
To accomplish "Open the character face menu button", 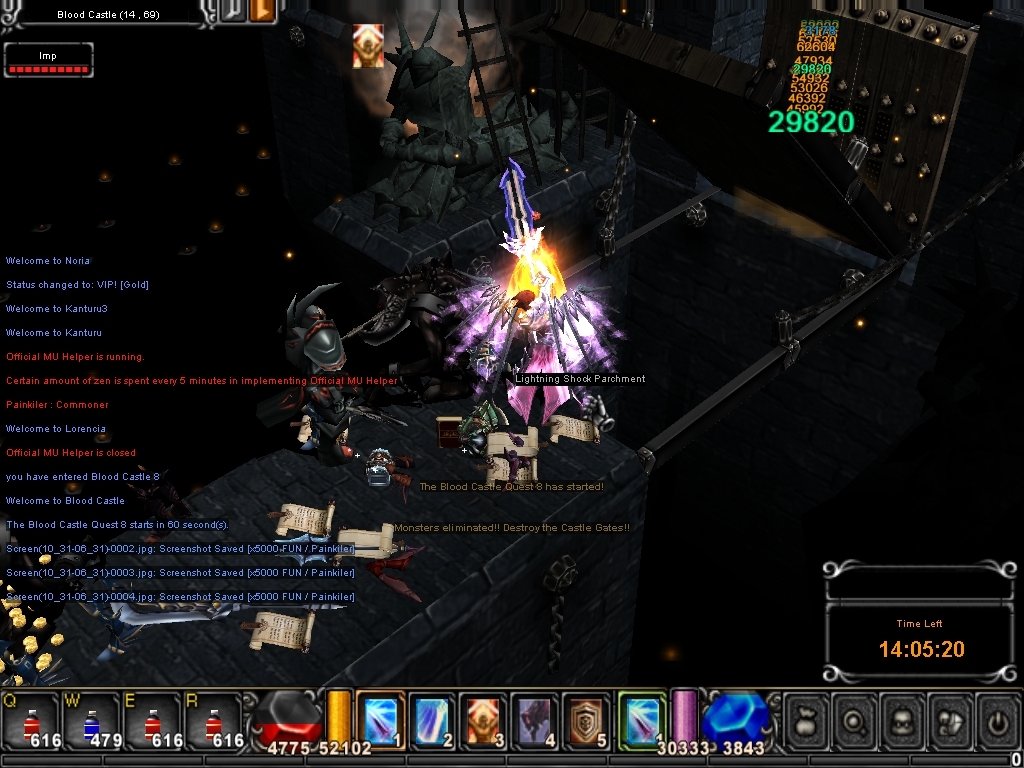I will [x=904, y=722].
